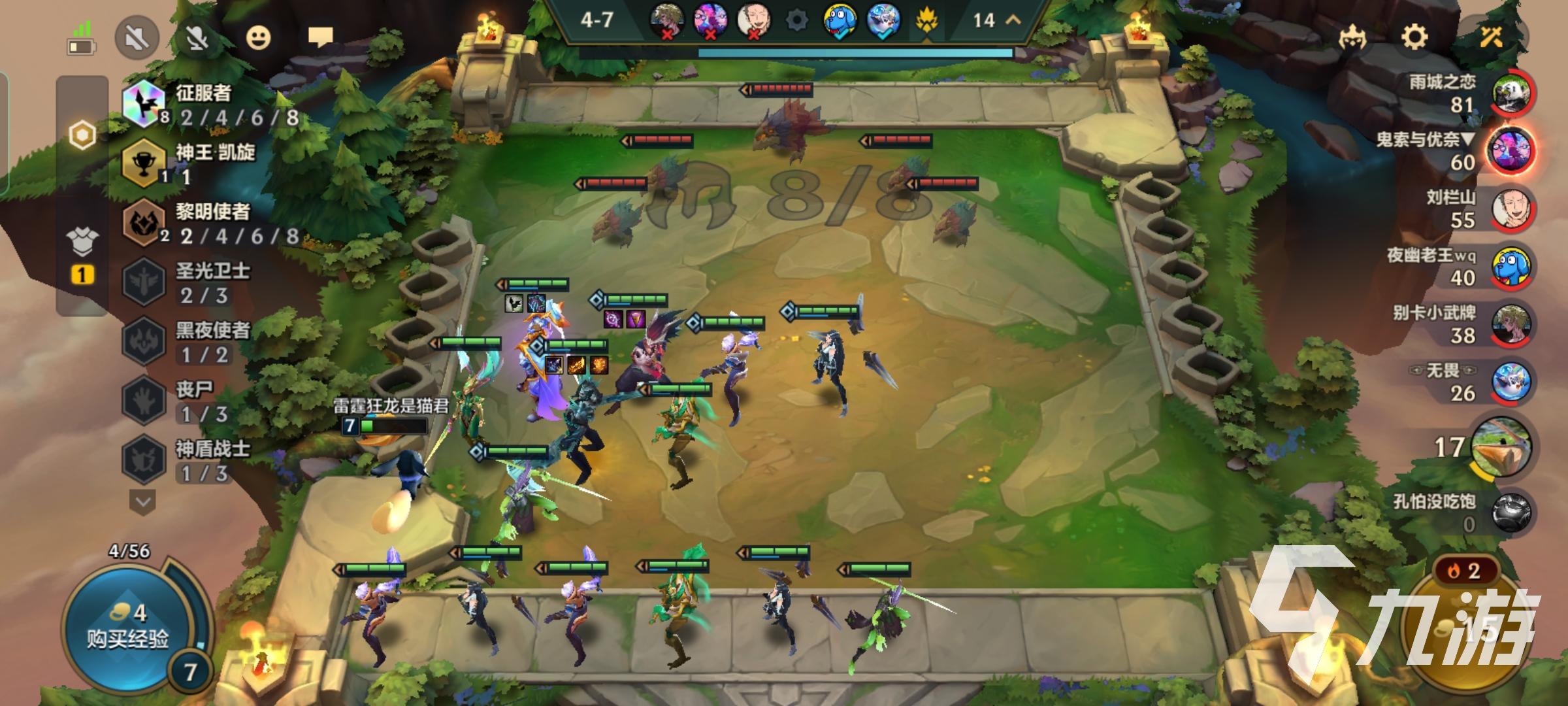
Task: Open the armor item panel icon
Action: [x=82, y=242]
